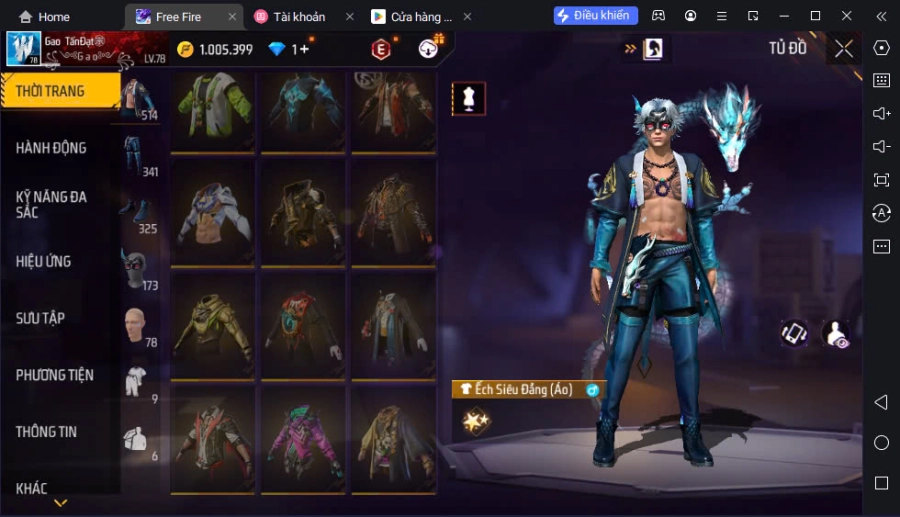The height and width of the screenshot is (517, 900).
Task: Filter by pants subcategory icon
Action: (x=134, y=155)
